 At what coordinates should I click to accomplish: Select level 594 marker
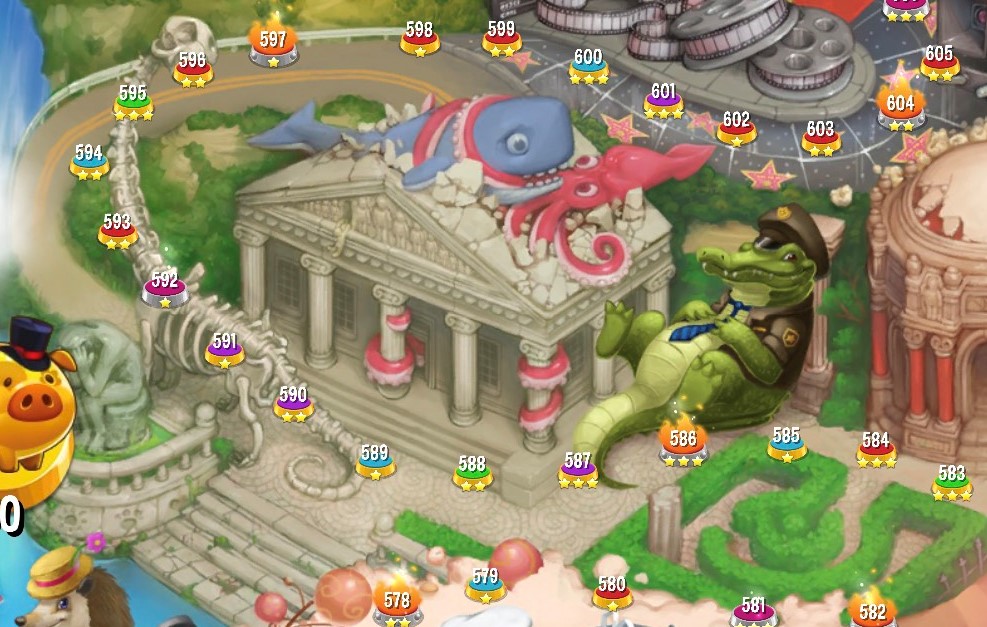(89, 160)
